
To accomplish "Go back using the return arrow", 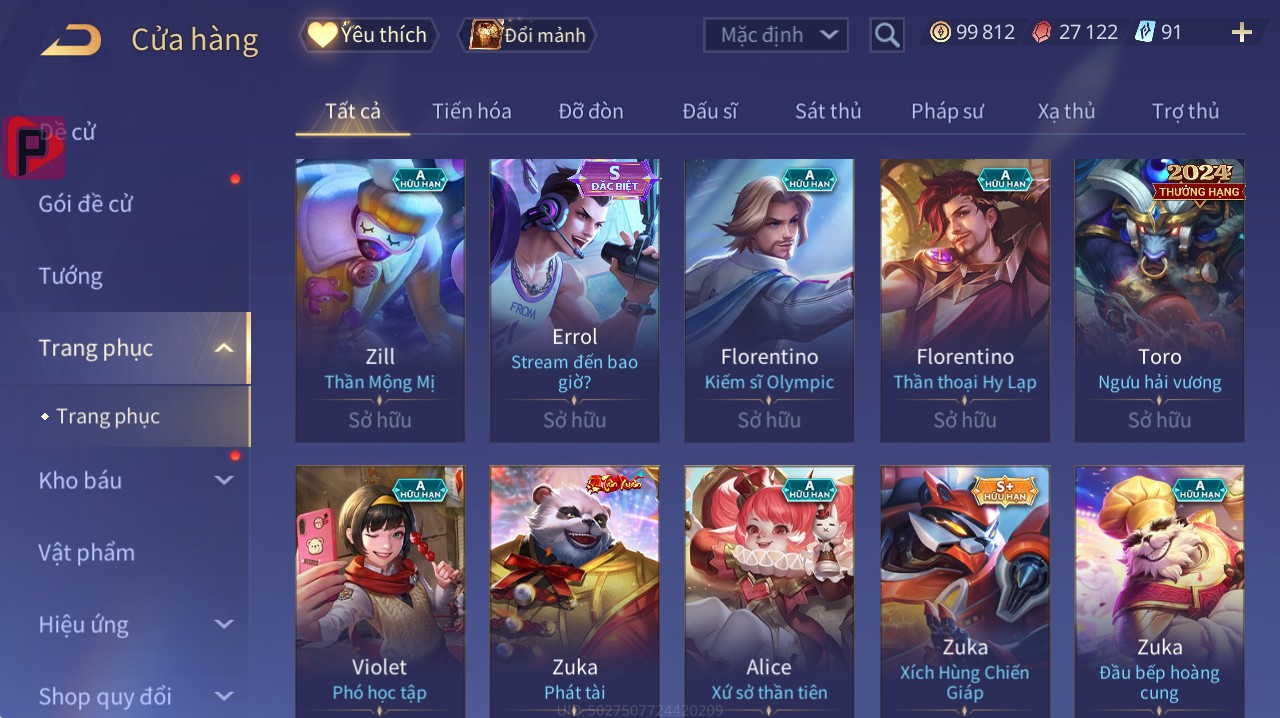I will coord(71,40).
